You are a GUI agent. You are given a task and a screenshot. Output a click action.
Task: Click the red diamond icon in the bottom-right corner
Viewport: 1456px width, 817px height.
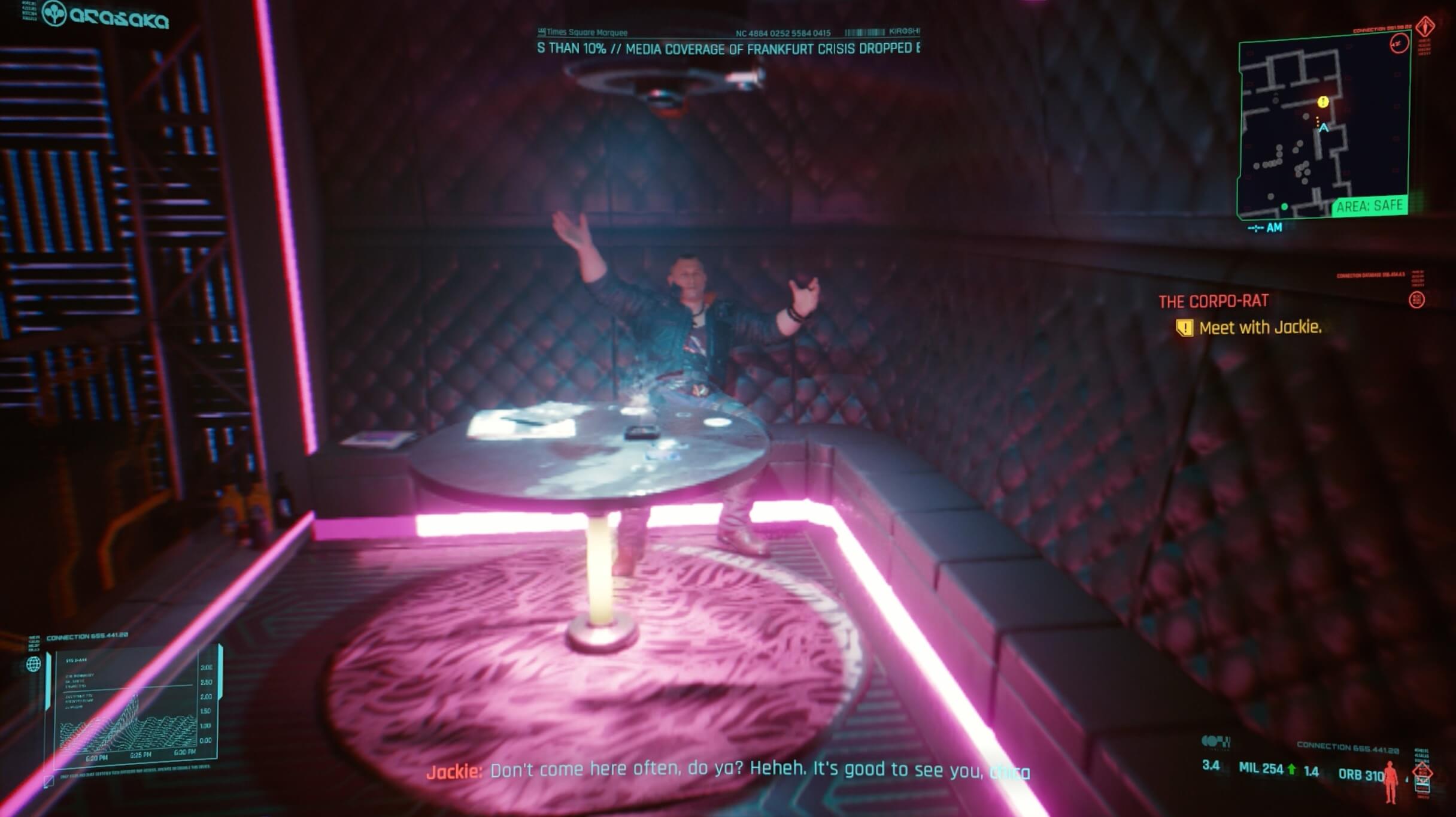(1421, 771)
